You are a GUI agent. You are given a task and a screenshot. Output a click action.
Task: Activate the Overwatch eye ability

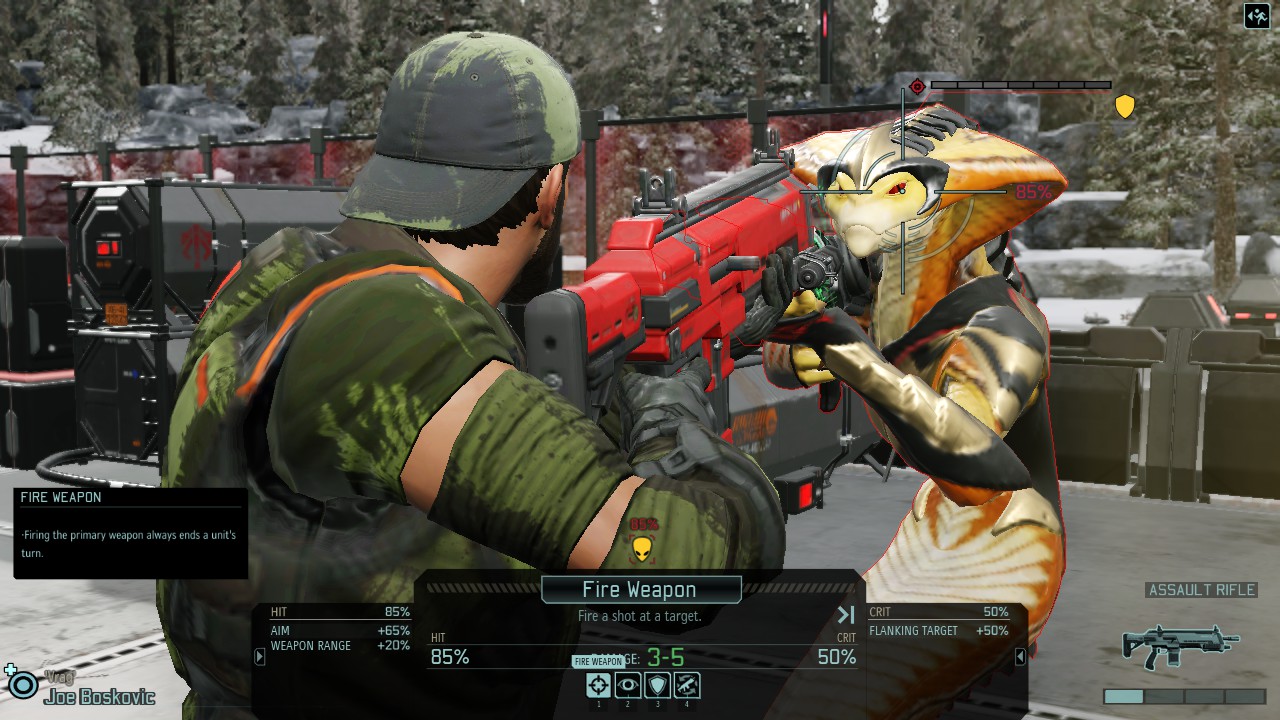(628, 685)
